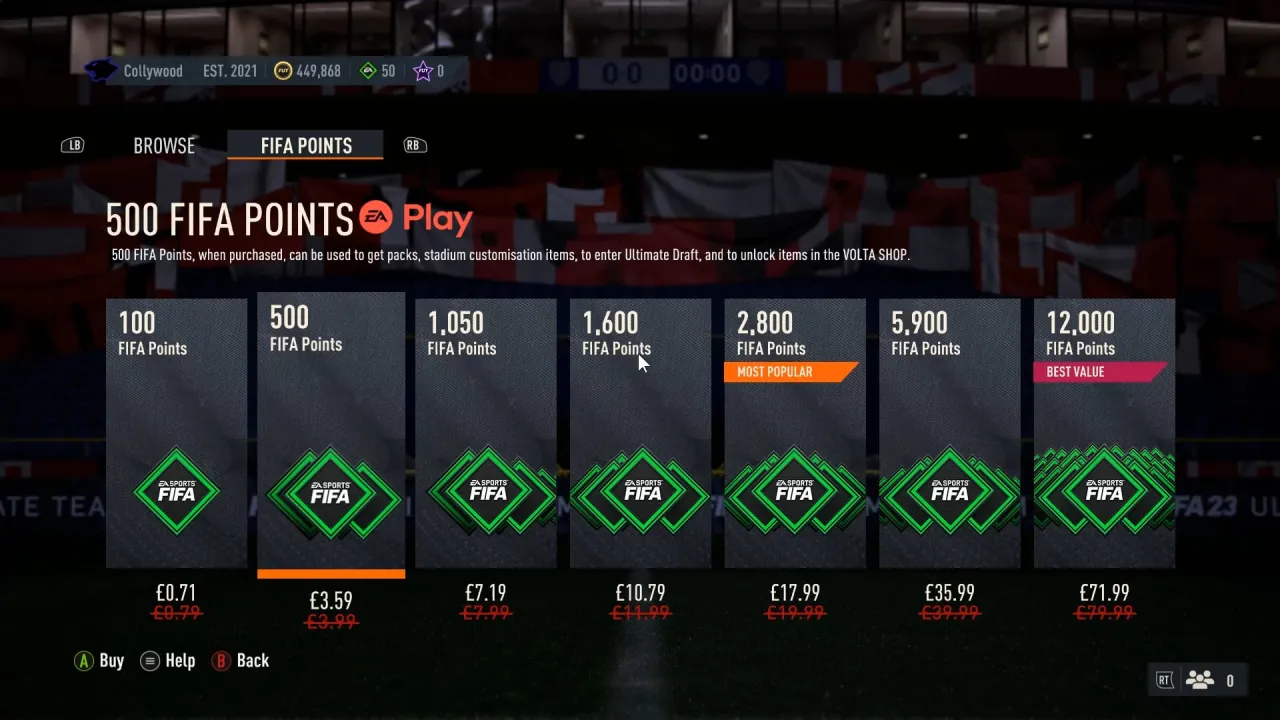This screenshot has width=1280, height=720.
Task: Click the LB bumper icon
Action: pos(72,144)
